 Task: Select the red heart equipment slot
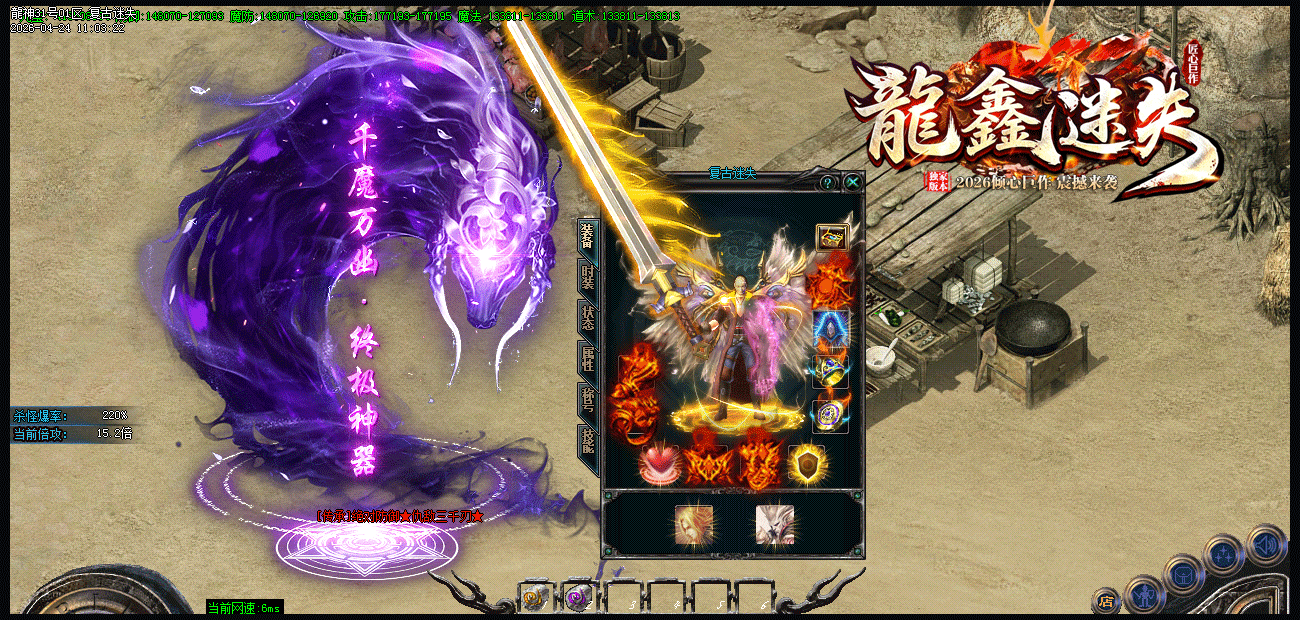tap(659, 463)
